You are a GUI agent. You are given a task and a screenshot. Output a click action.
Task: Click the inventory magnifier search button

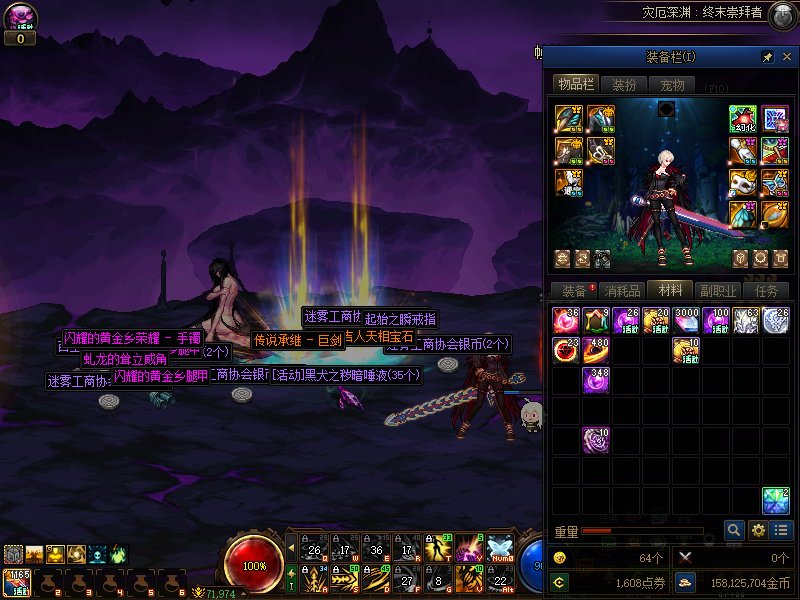click(x=735, y=531)
